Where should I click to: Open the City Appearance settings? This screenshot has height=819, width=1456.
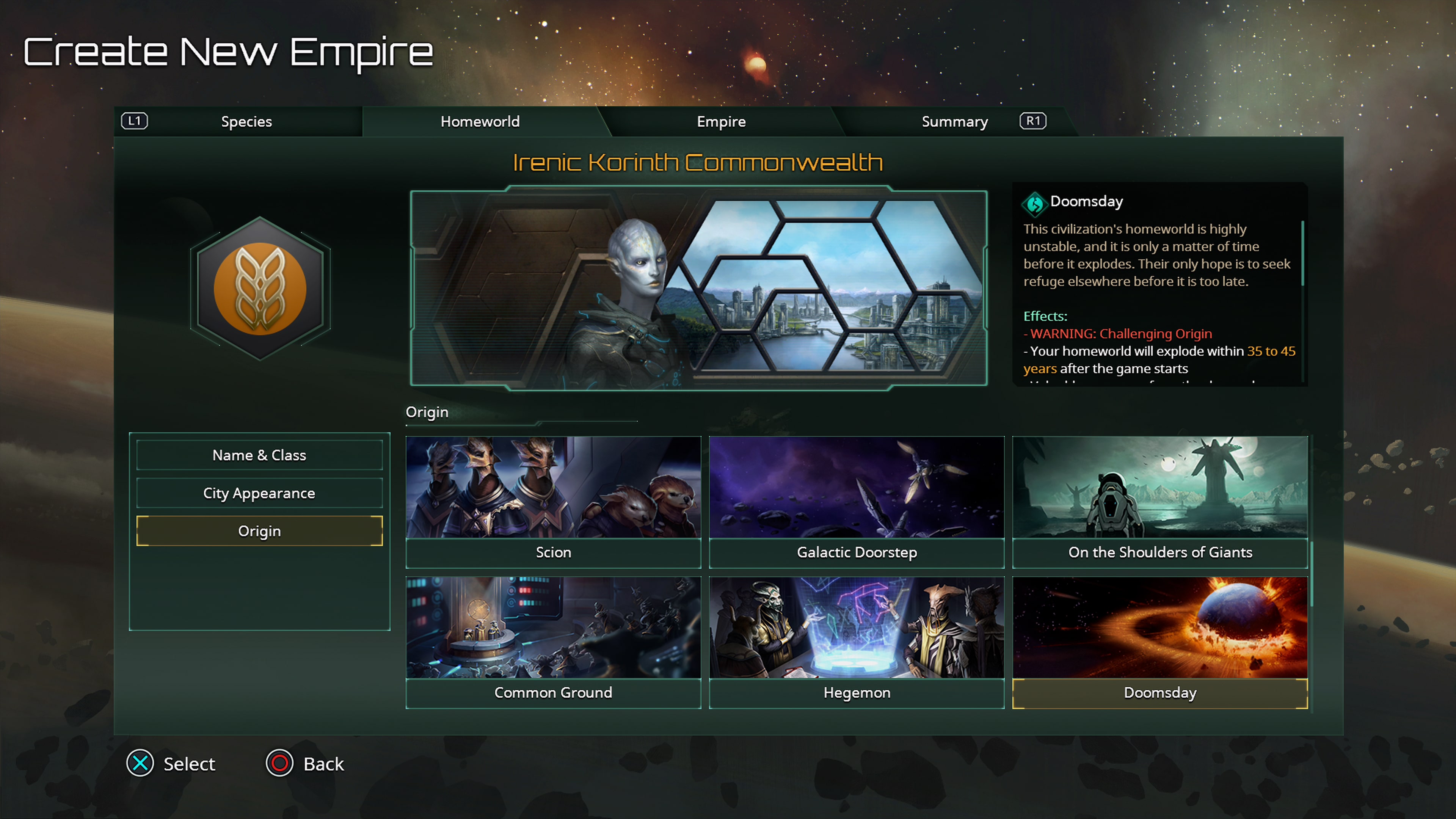(259, 493)
